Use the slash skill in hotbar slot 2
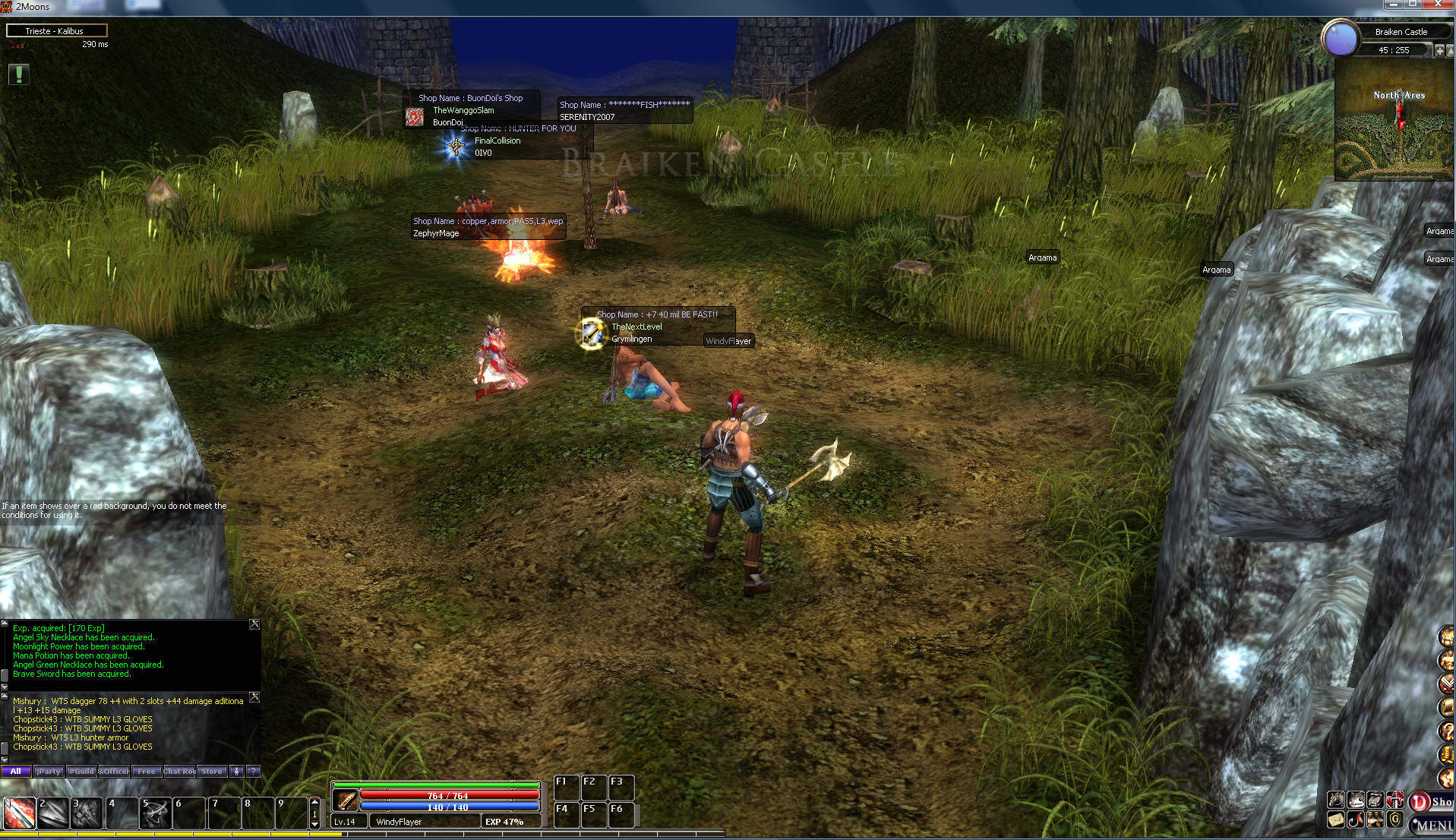Screen dimensions: 1456x840 (53, 813)
